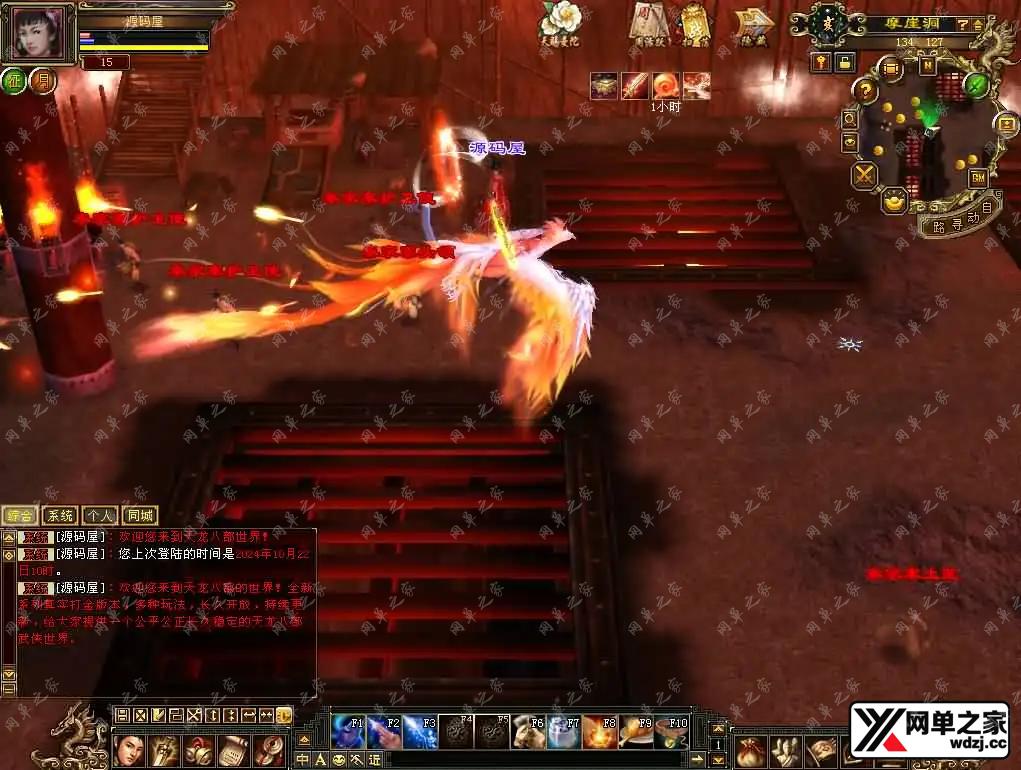
Task: Click the crossed swords minimap button
Action: pos(864,176)
